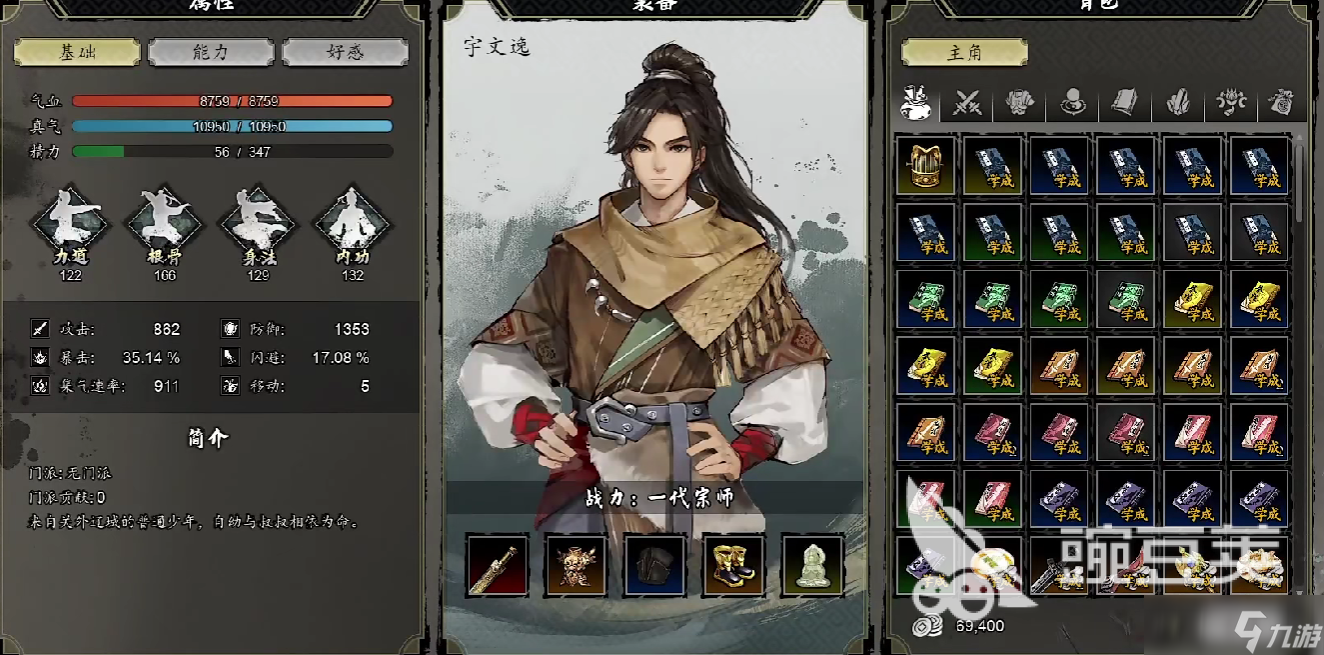Choose the equipped golden boots slot
The width and height of the screenshot is (1324, 655).
coord(734,565)
